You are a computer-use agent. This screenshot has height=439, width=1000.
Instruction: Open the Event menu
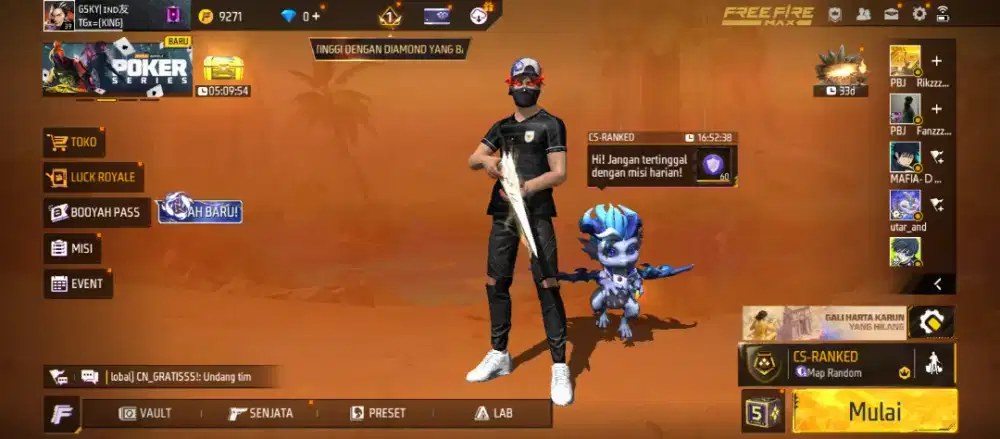[x=77, y=284]
